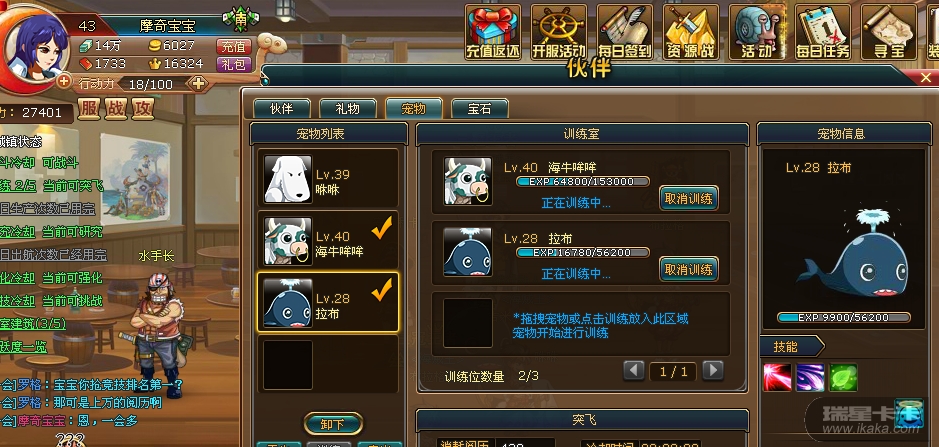Open the 礼包 gift pack button

pos(232,63)
